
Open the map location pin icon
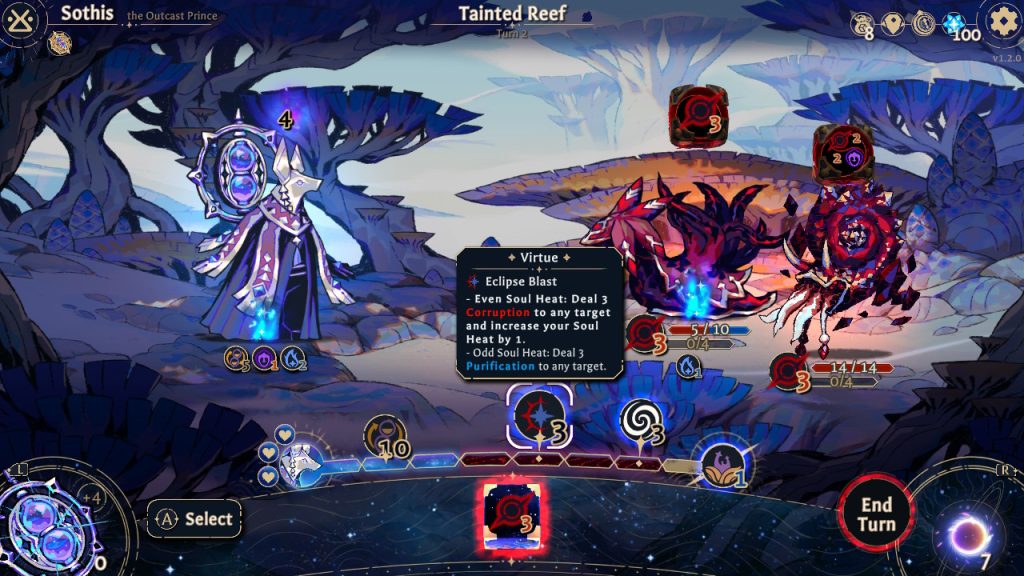(x=895, y=23)
